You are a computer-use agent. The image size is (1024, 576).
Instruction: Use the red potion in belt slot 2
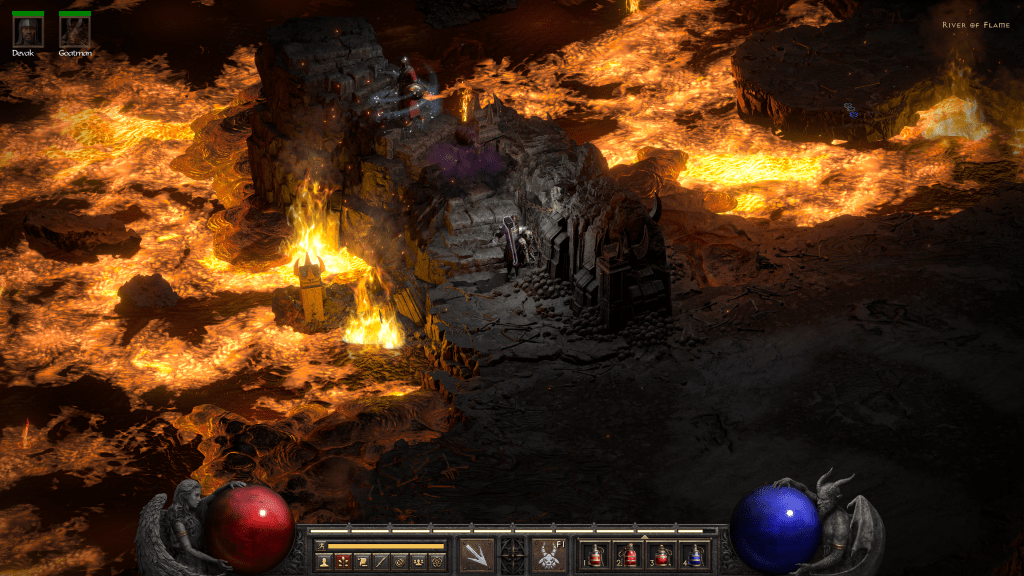[x=629, y=557]
